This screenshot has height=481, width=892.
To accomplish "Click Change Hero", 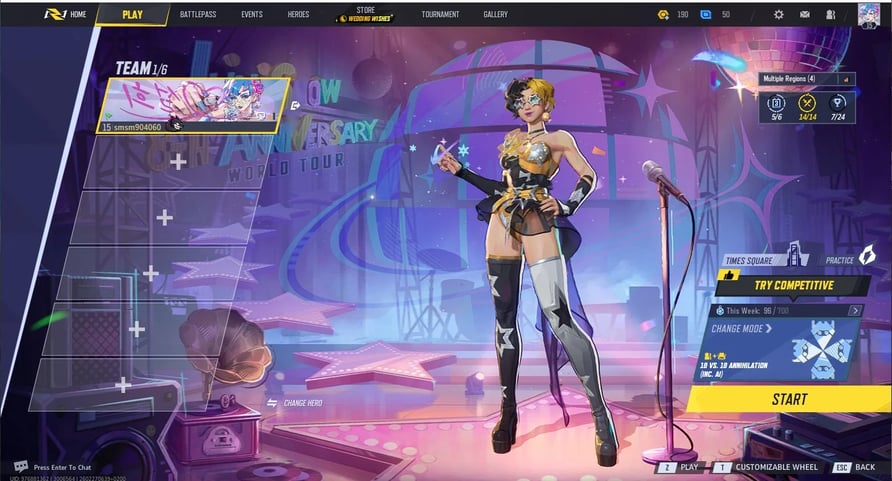I will pyautogui.click(x=295, y=403).
